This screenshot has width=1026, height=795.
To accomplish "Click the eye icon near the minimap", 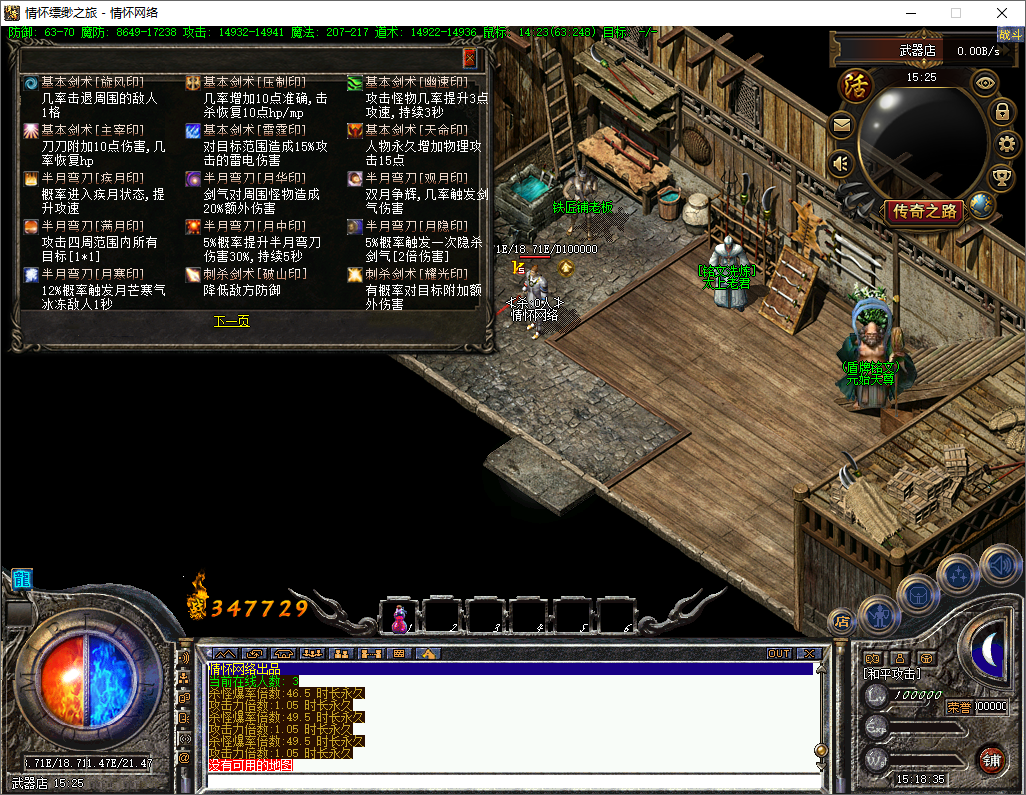I will 985,83.
